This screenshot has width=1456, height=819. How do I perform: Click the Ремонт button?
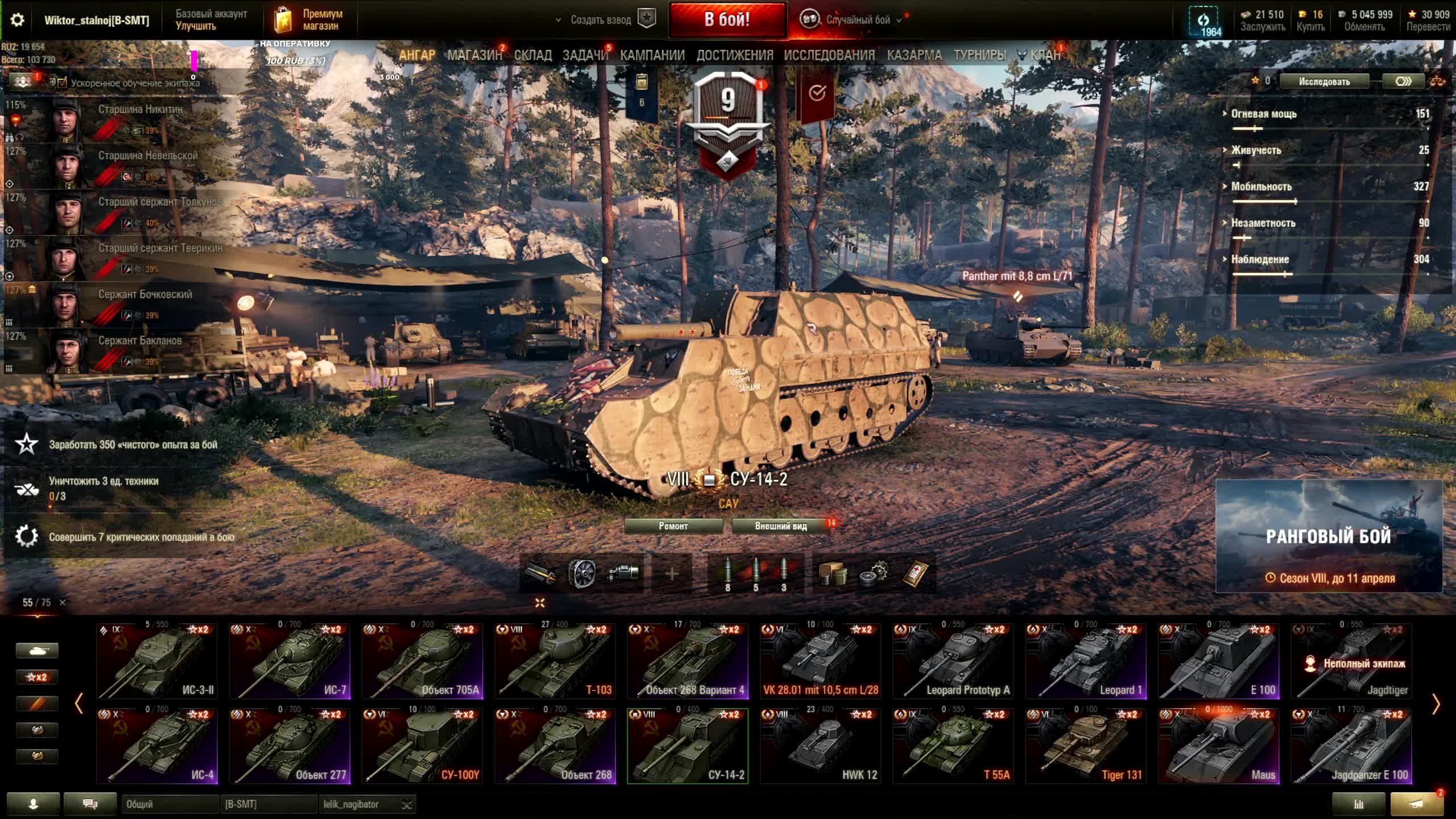pos(673,526)
